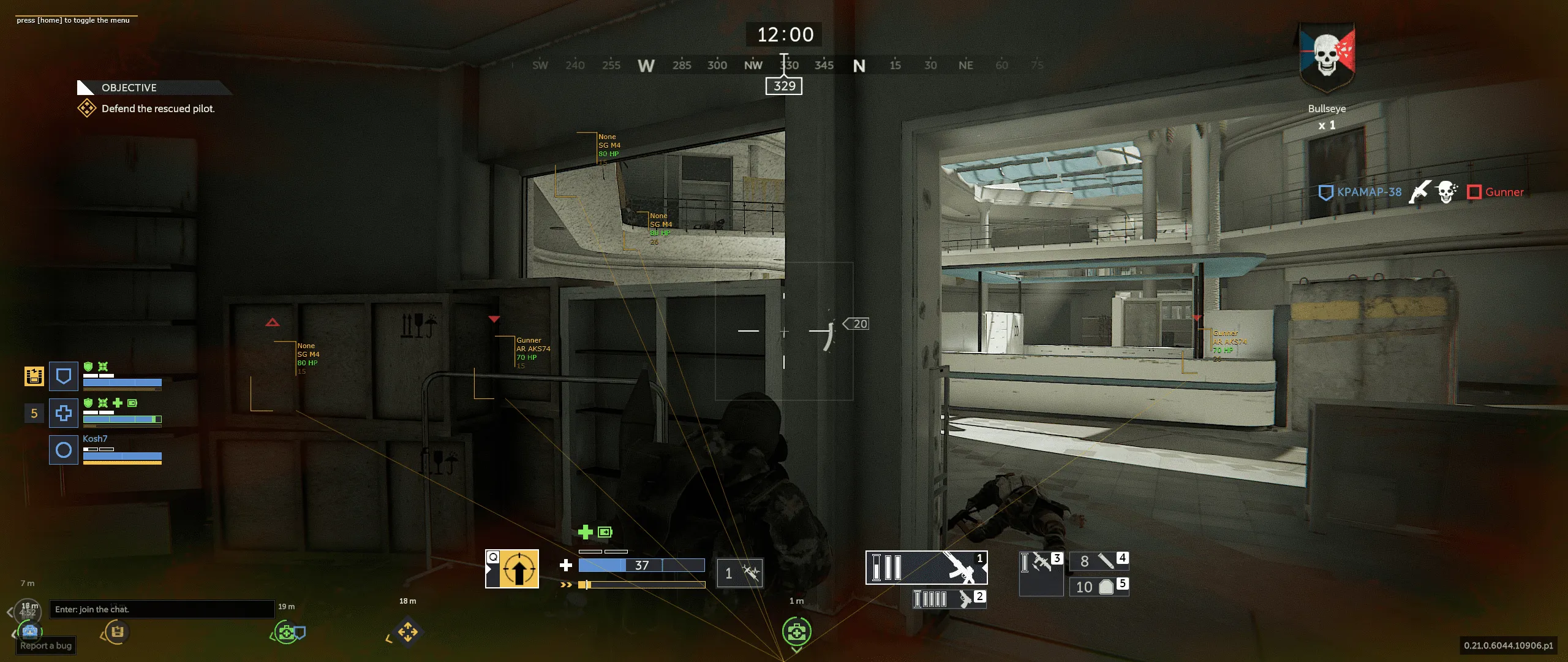Click the chat input reading Enter: join the chat
Screen dimensions: 1568x662
click(162, 609)
